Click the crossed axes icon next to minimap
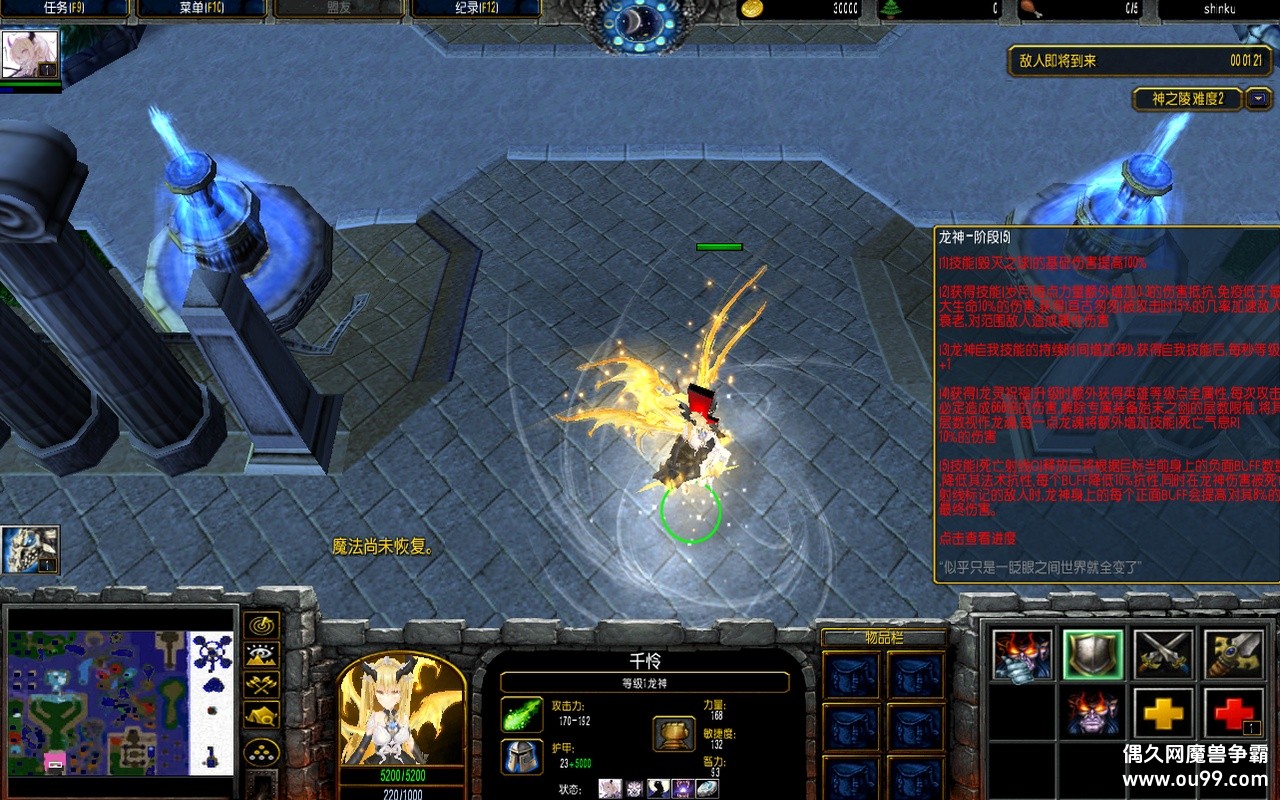This screenshot has height=800, width=1280. pos(261,684)
